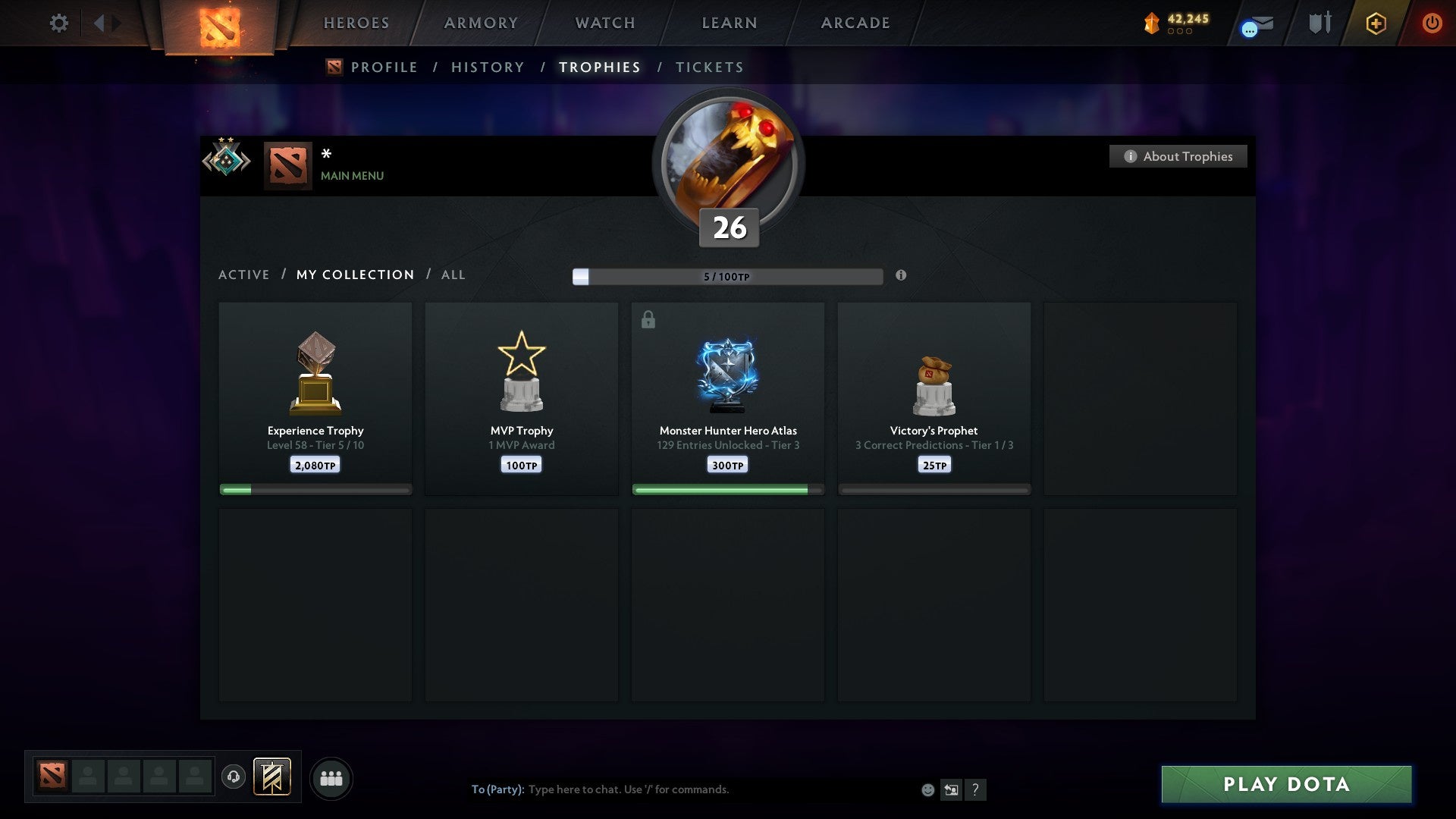
Task: Open the shard balance icon
Action: (1151, 23)
